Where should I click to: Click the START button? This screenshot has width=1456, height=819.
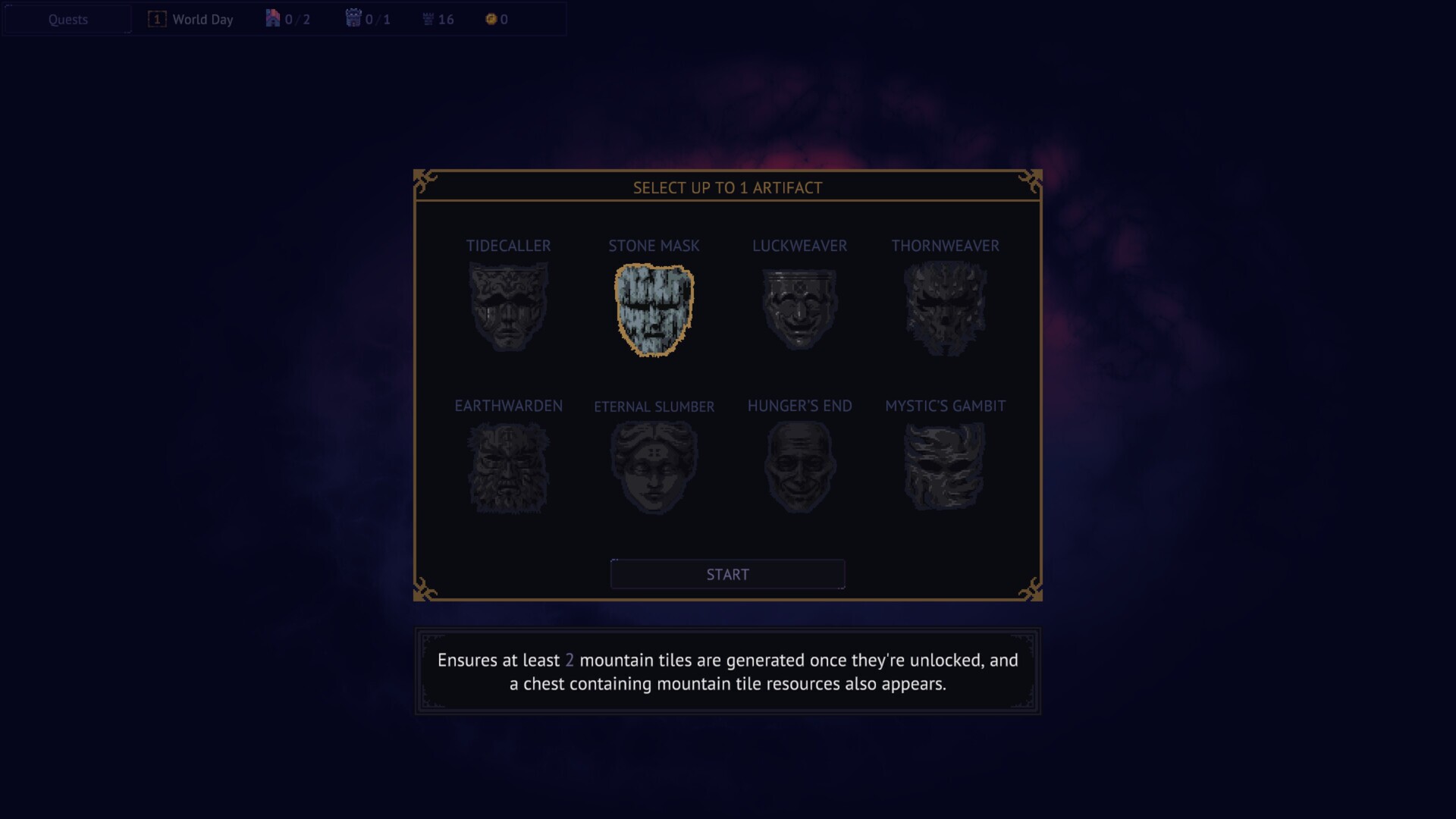pos(727,574)
